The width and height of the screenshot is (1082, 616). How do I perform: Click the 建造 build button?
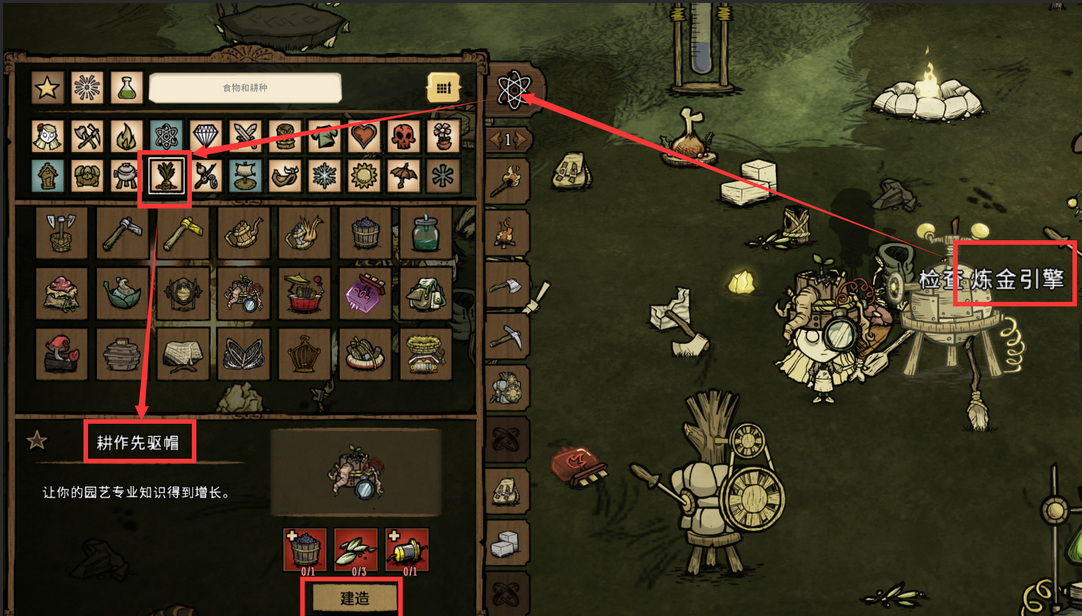[x=355, y=598]
